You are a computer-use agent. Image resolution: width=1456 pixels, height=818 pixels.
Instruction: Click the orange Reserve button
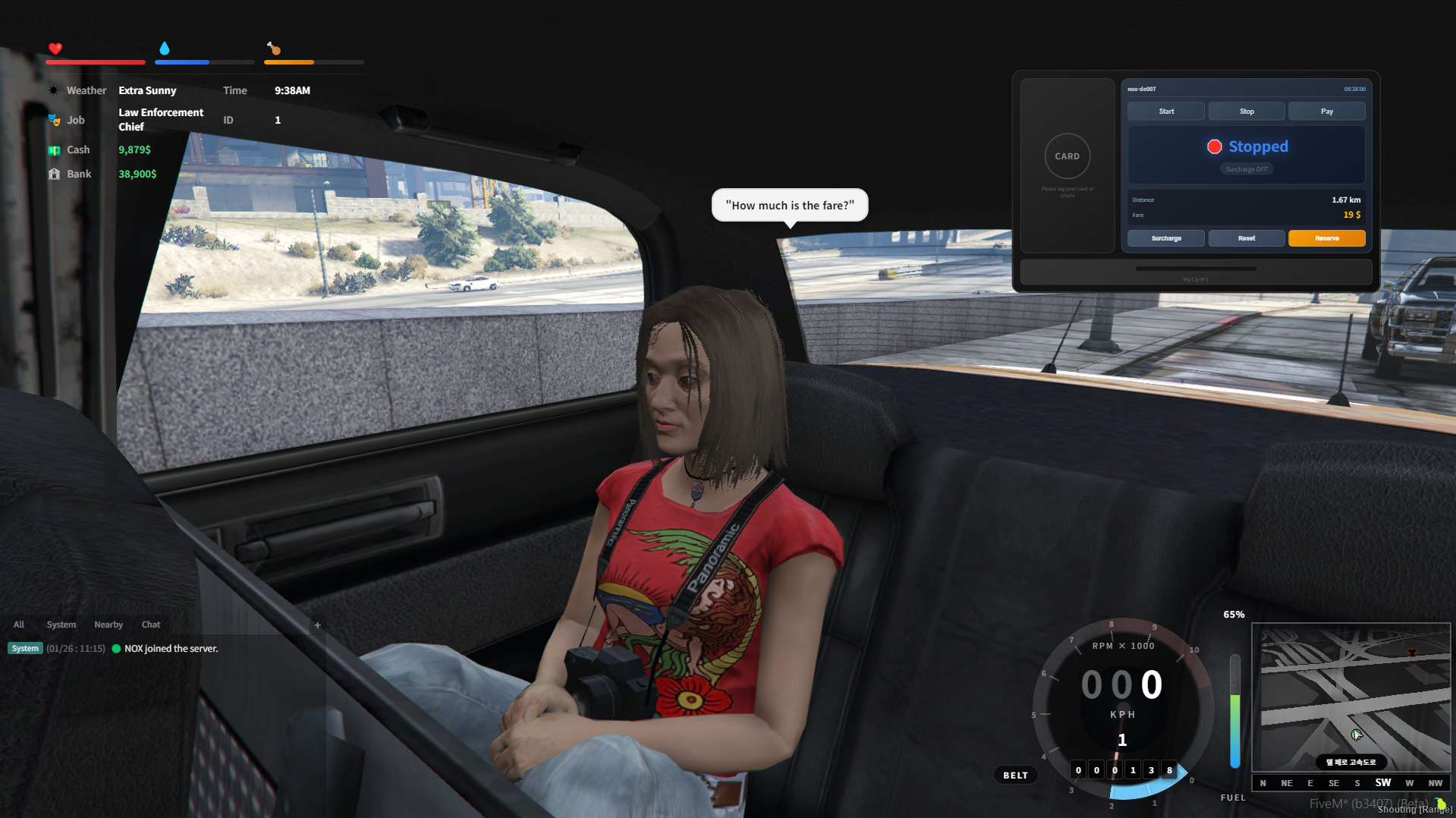click(x=1326, y=238)
